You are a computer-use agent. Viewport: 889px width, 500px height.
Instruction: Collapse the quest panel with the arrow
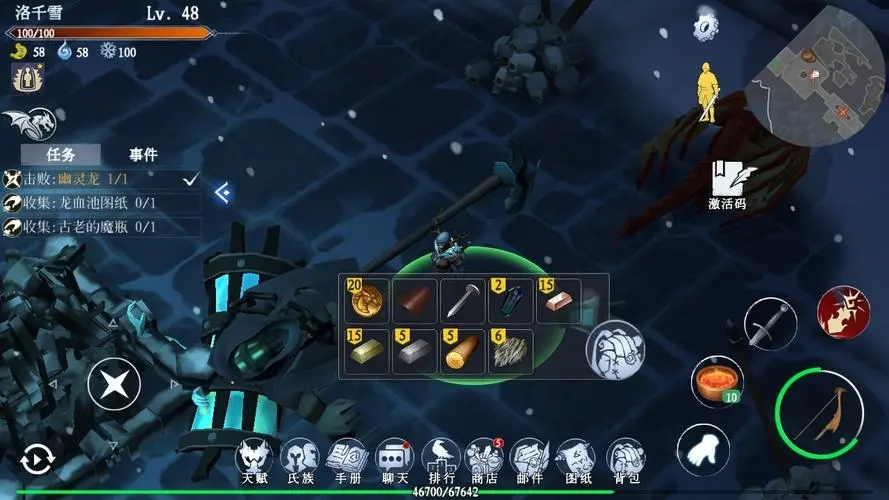point(223,192)
